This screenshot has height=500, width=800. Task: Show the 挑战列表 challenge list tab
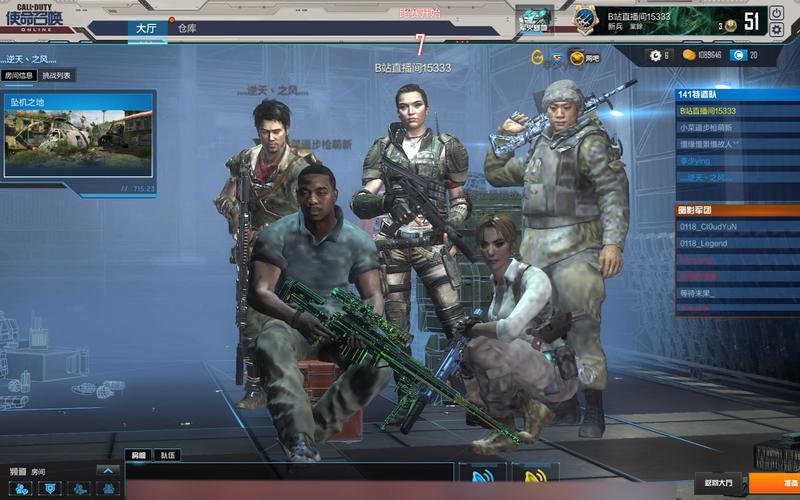point(56,75)
